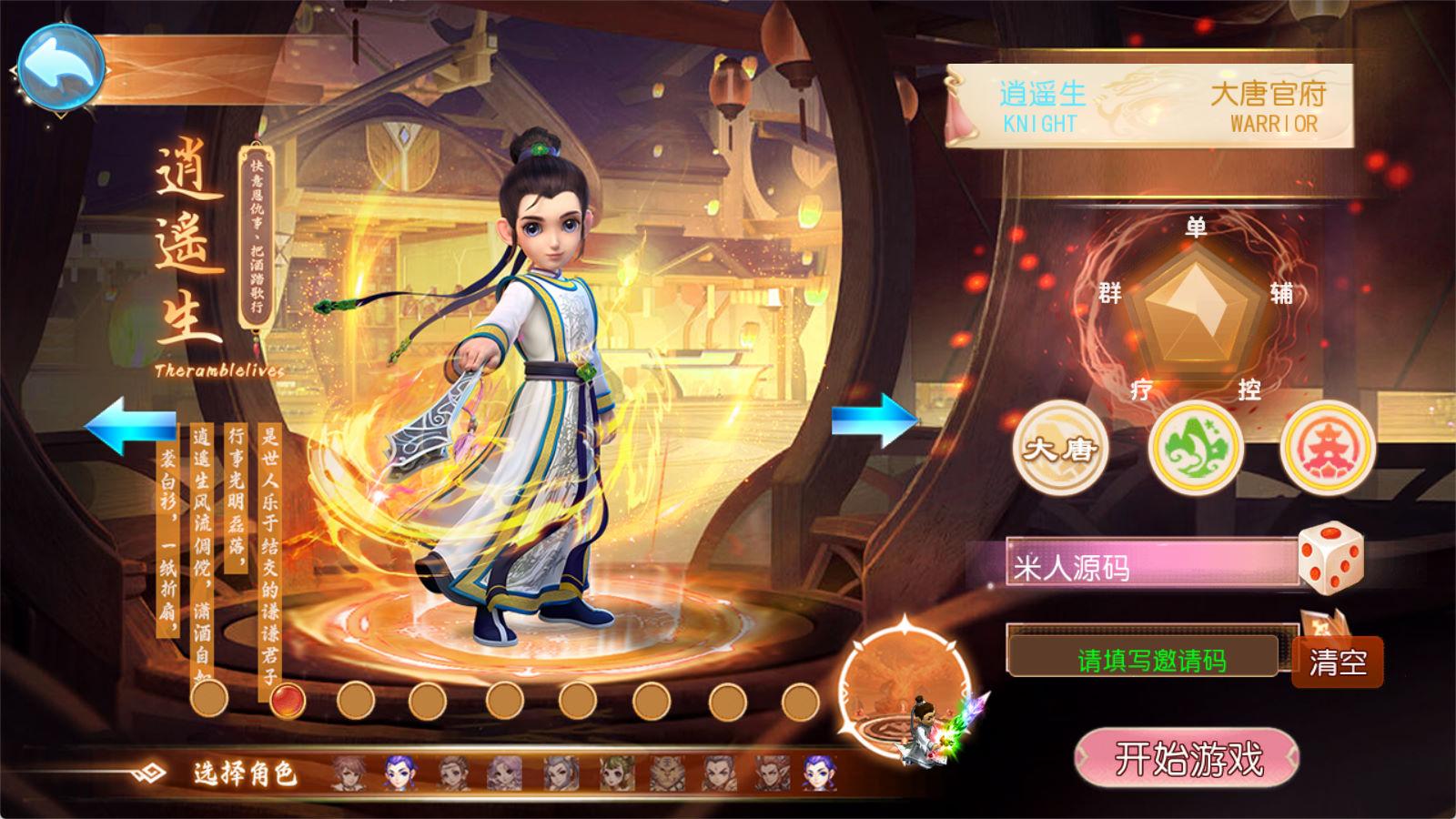Click the pentagon stat gem icon
Viewport: 1456px width, 819px height.
[1199, 309]
